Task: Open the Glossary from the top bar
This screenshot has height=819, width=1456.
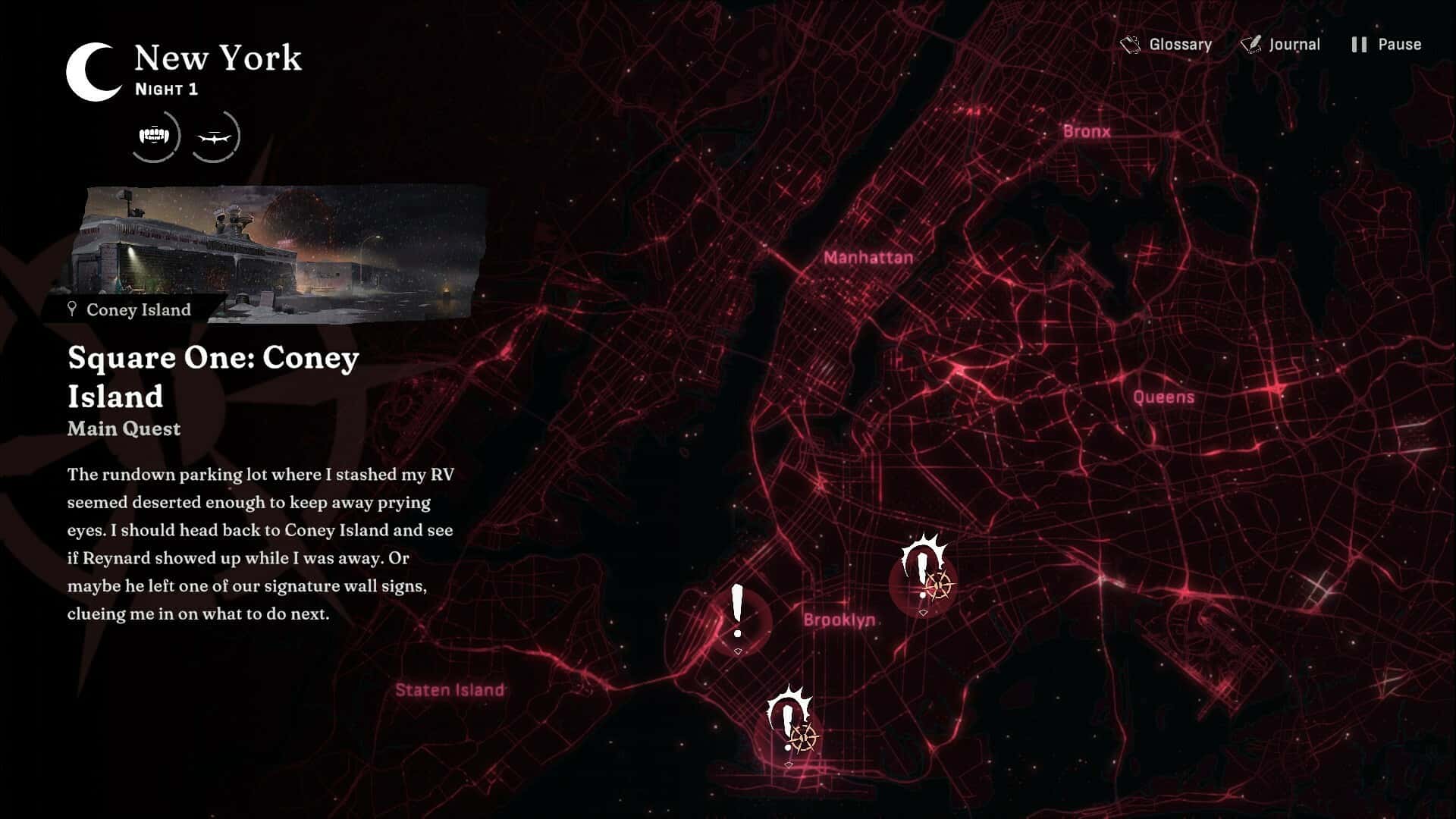Action: [x=1179, y=44]
